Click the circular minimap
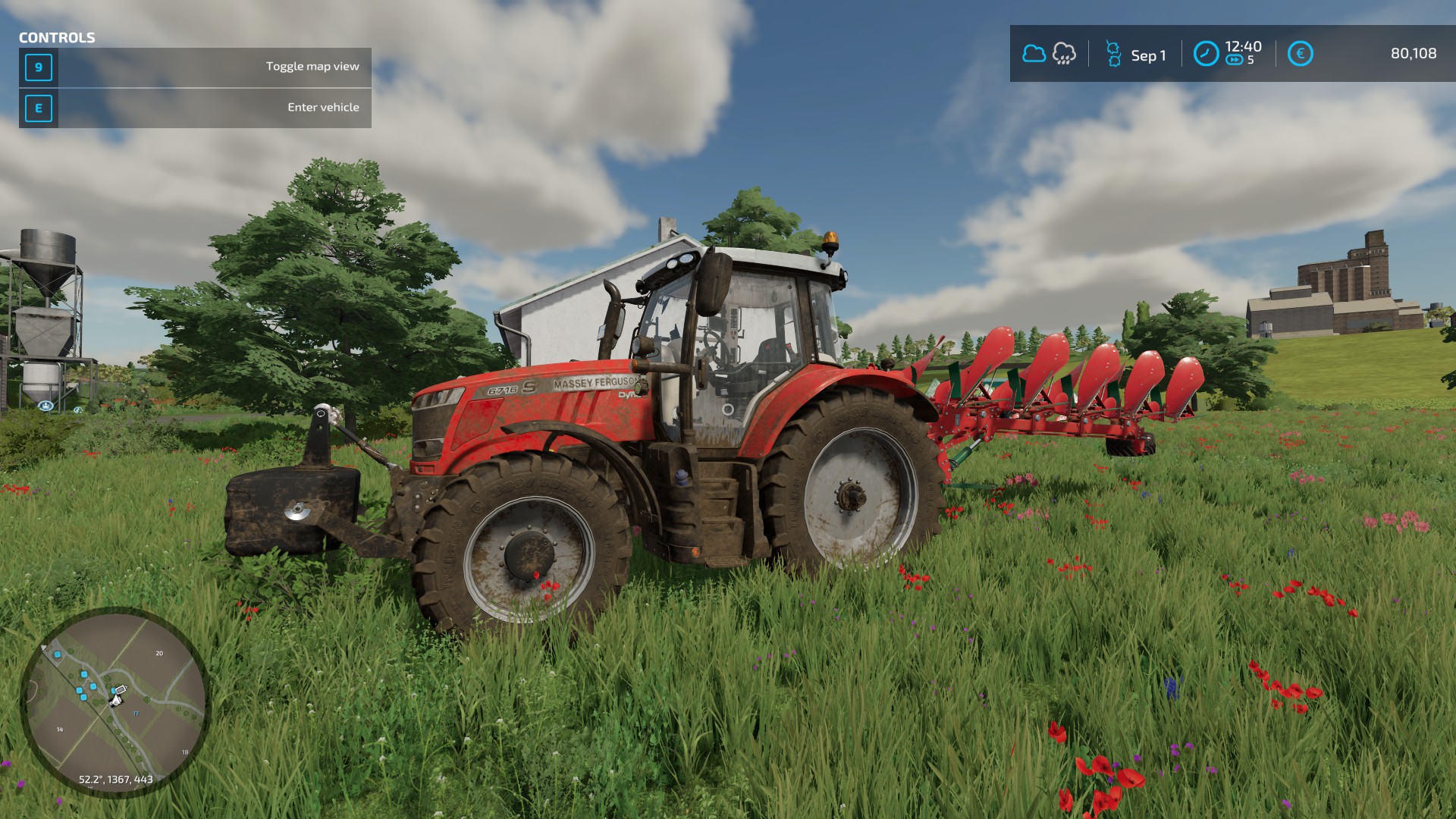1456x819 pixels. coord(115,701)
